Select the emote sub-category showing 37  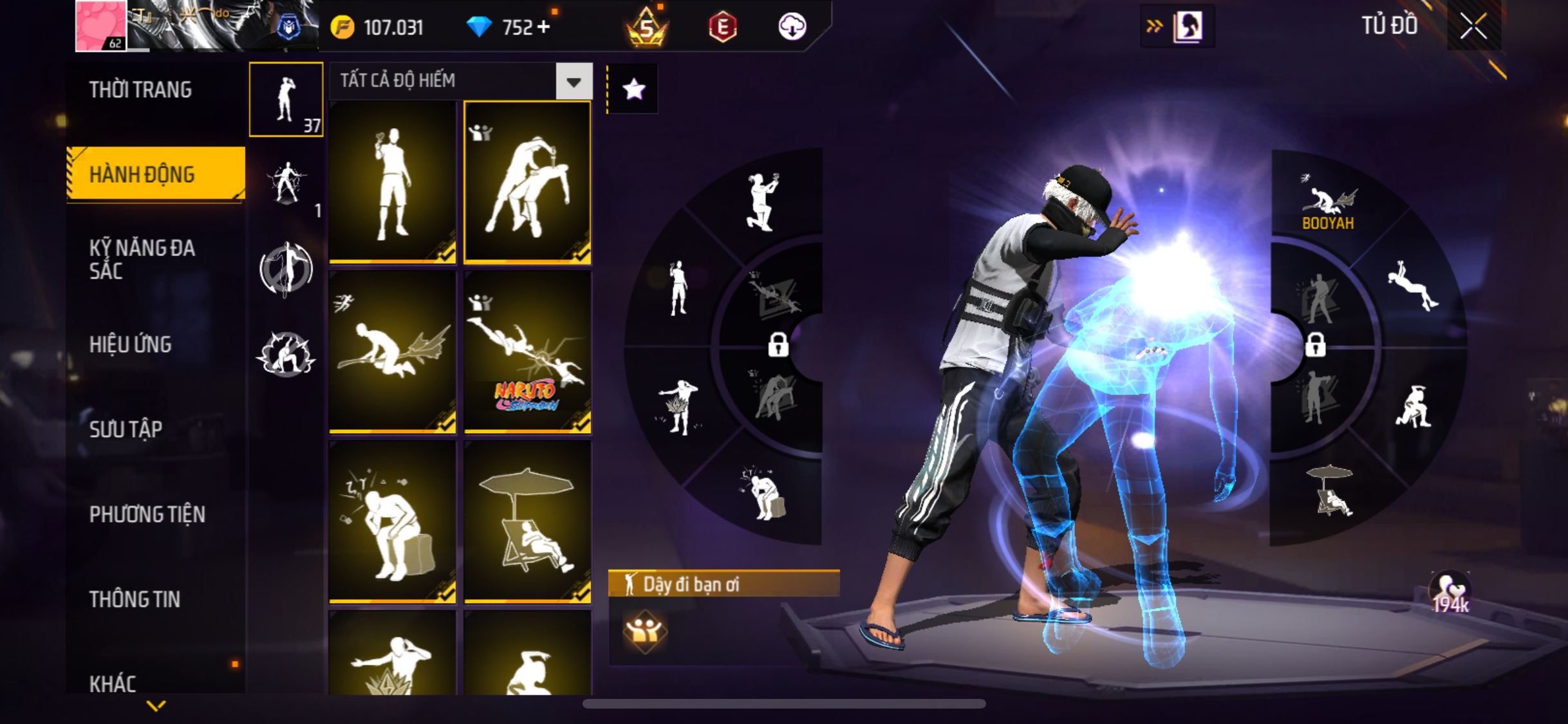click(286, 100)
